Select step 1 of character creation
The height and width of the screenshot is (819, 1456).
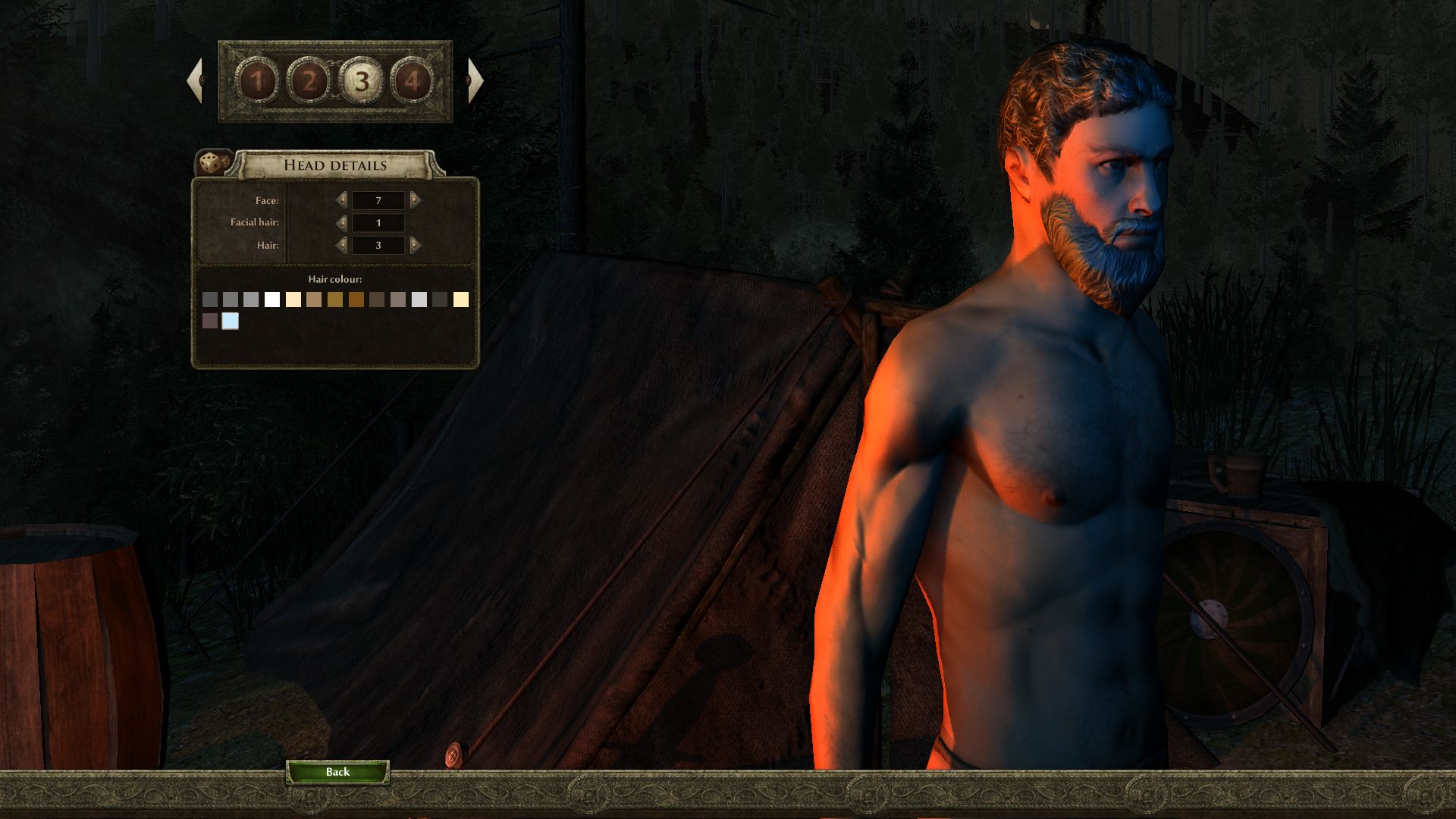(257, 81)
